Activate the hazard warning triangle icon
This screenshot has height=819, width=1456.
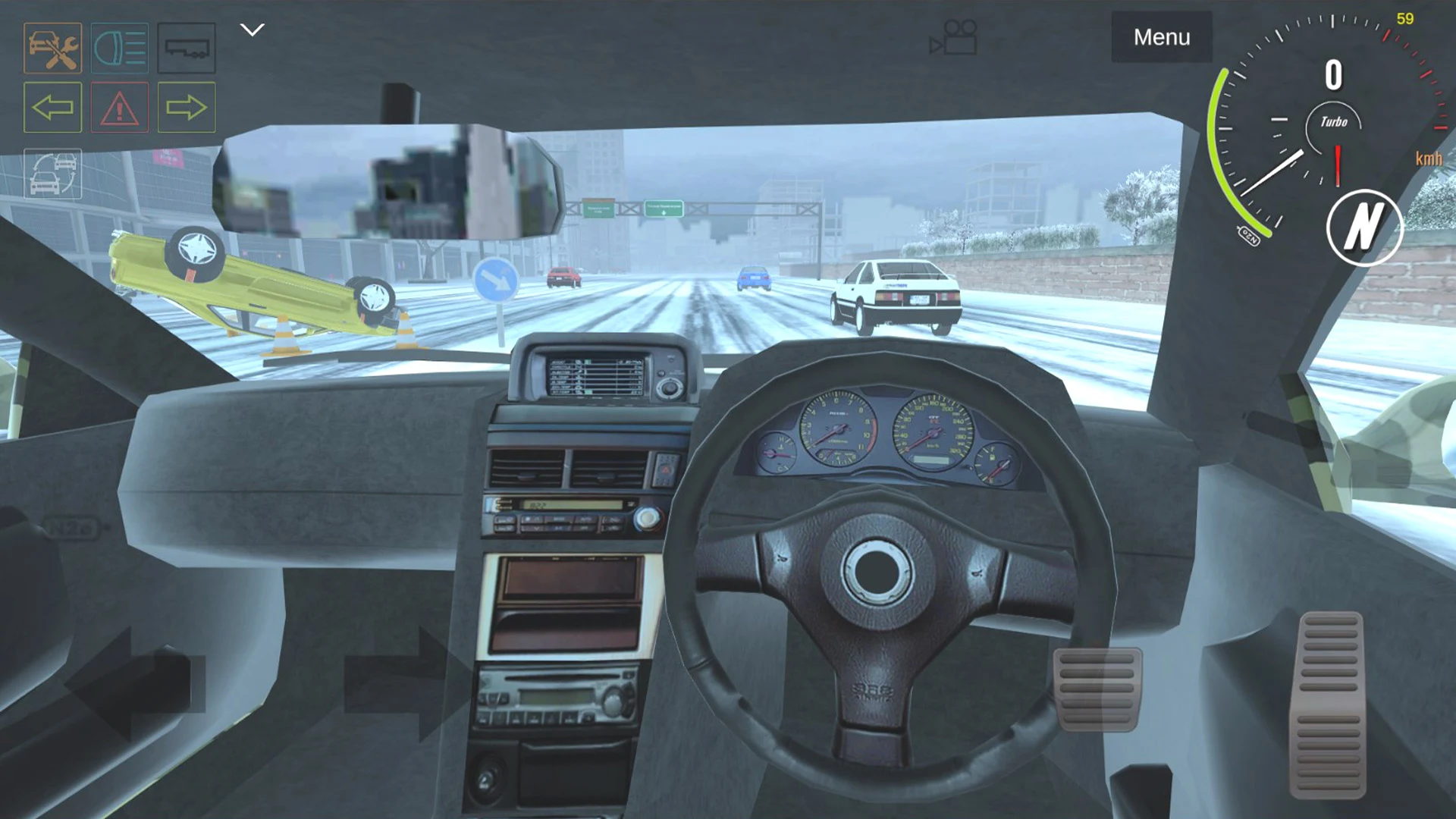119,108
